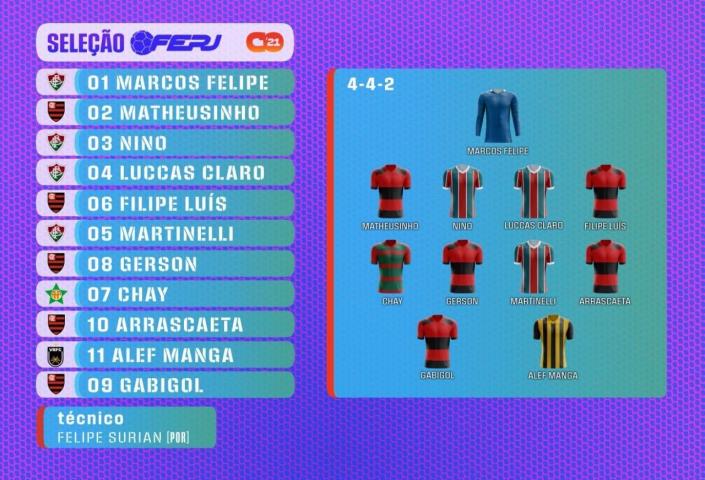Screen dimensions: 705x480
Task: Select the 04 Luccas Claro list entry
Action: pyautogui.click(x=170, y=173)
